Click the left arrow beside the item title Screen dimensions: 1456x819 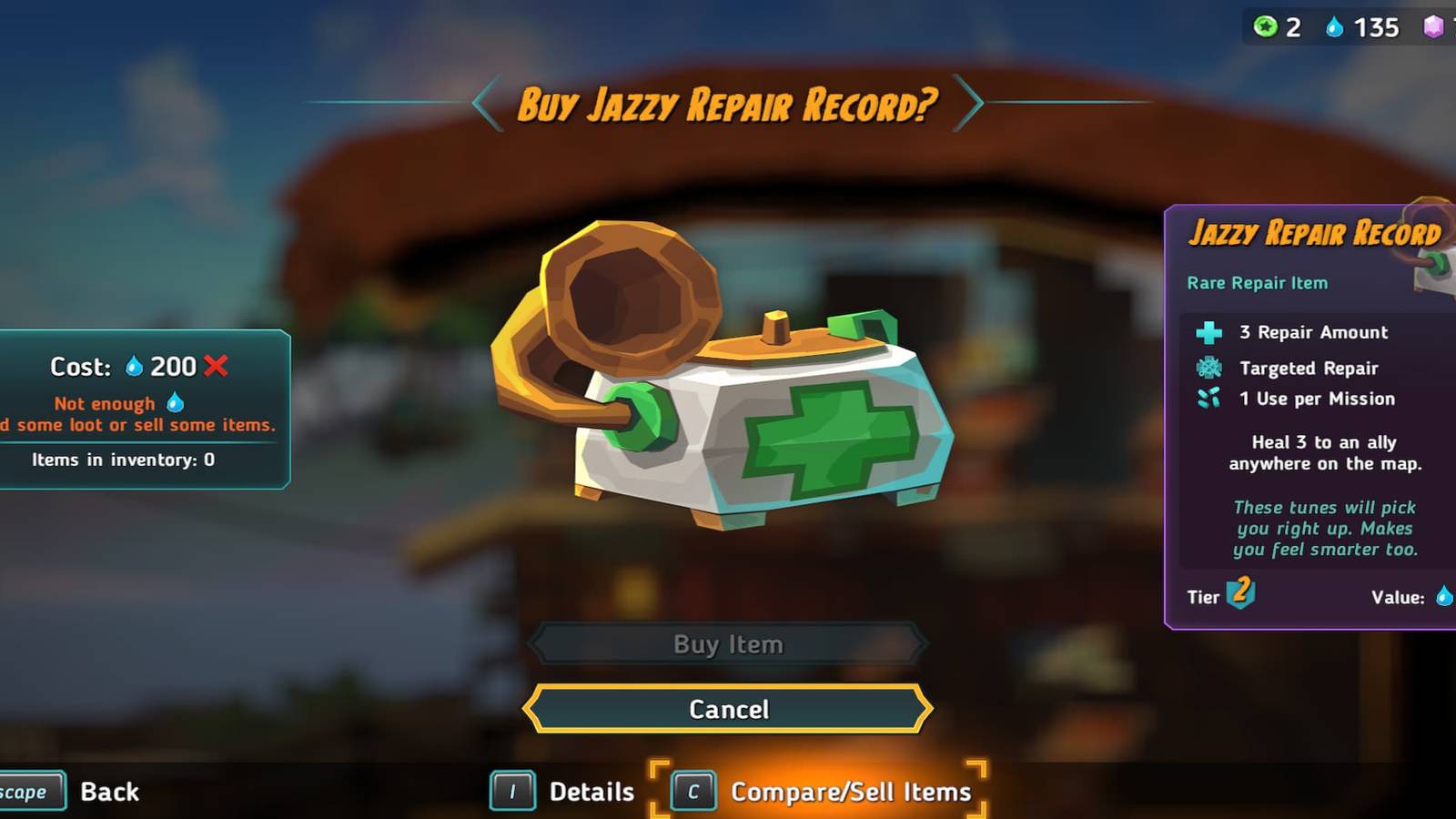point(482,104)
